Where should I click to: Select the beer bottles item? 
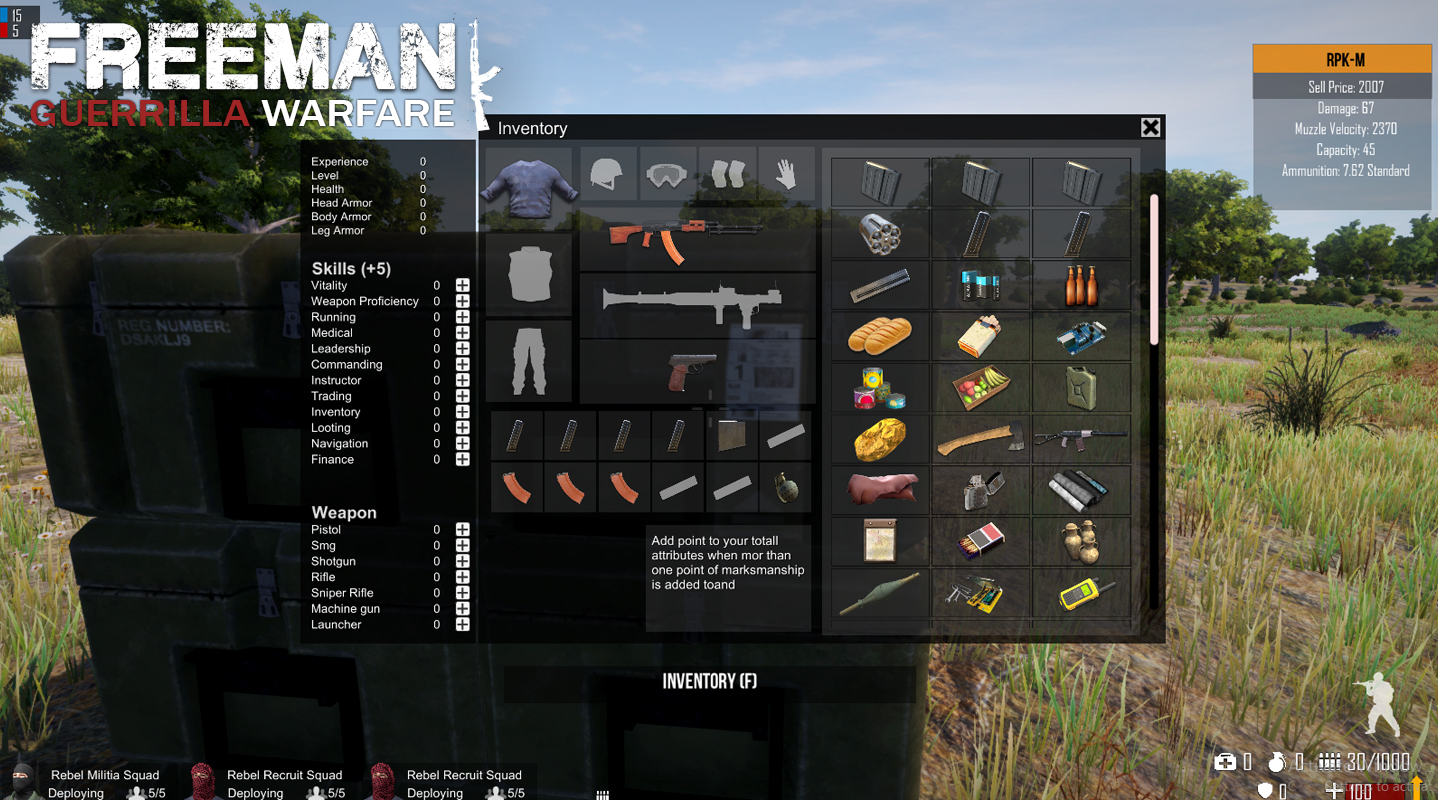click(1081, 285)
